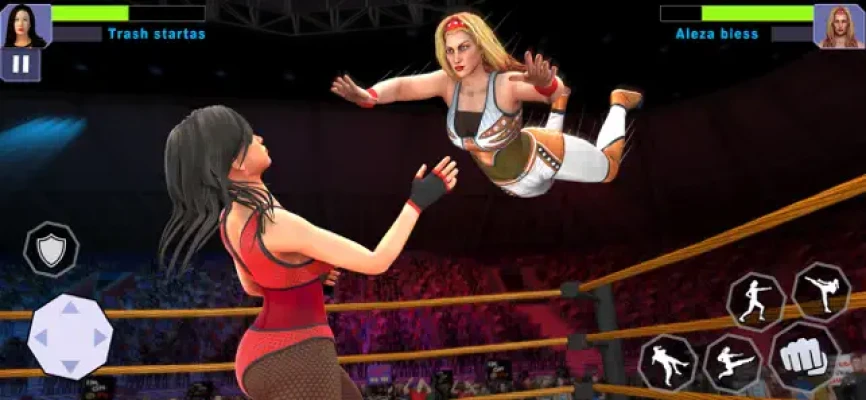Select Aleza bless opponent portrait
The height and width of the screenshot is (400, 866).
click(838, 26)
